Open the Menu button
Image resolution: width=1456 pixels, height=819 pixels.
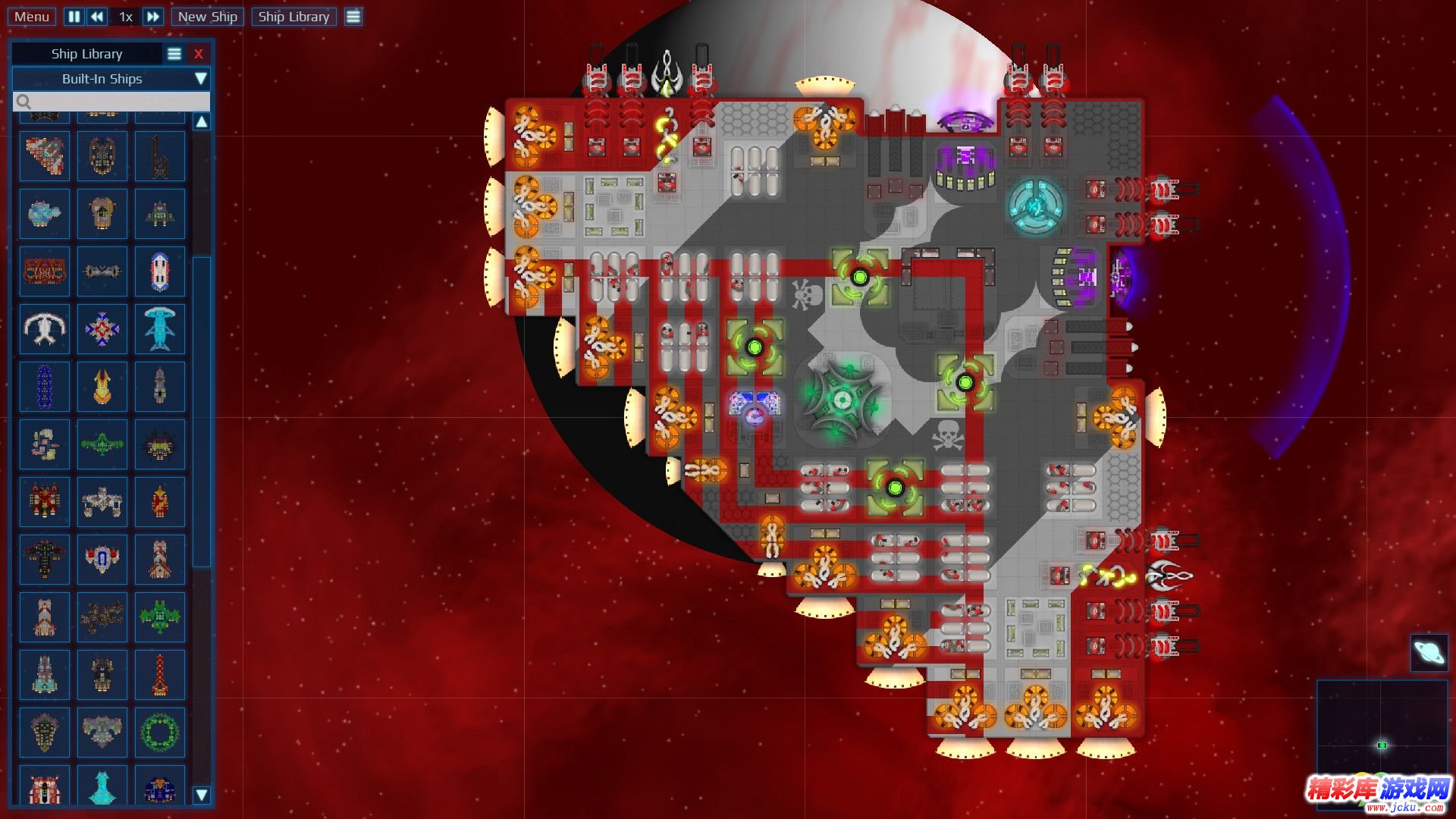[x=32, y=17]
